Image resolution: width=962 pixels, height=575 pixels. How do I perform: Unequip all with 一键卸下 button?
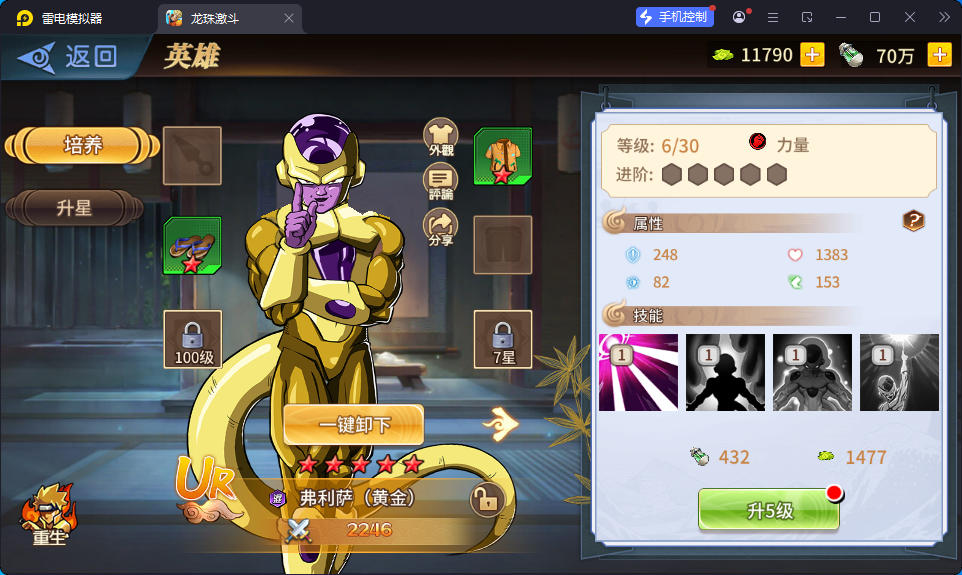click(354, 425)
